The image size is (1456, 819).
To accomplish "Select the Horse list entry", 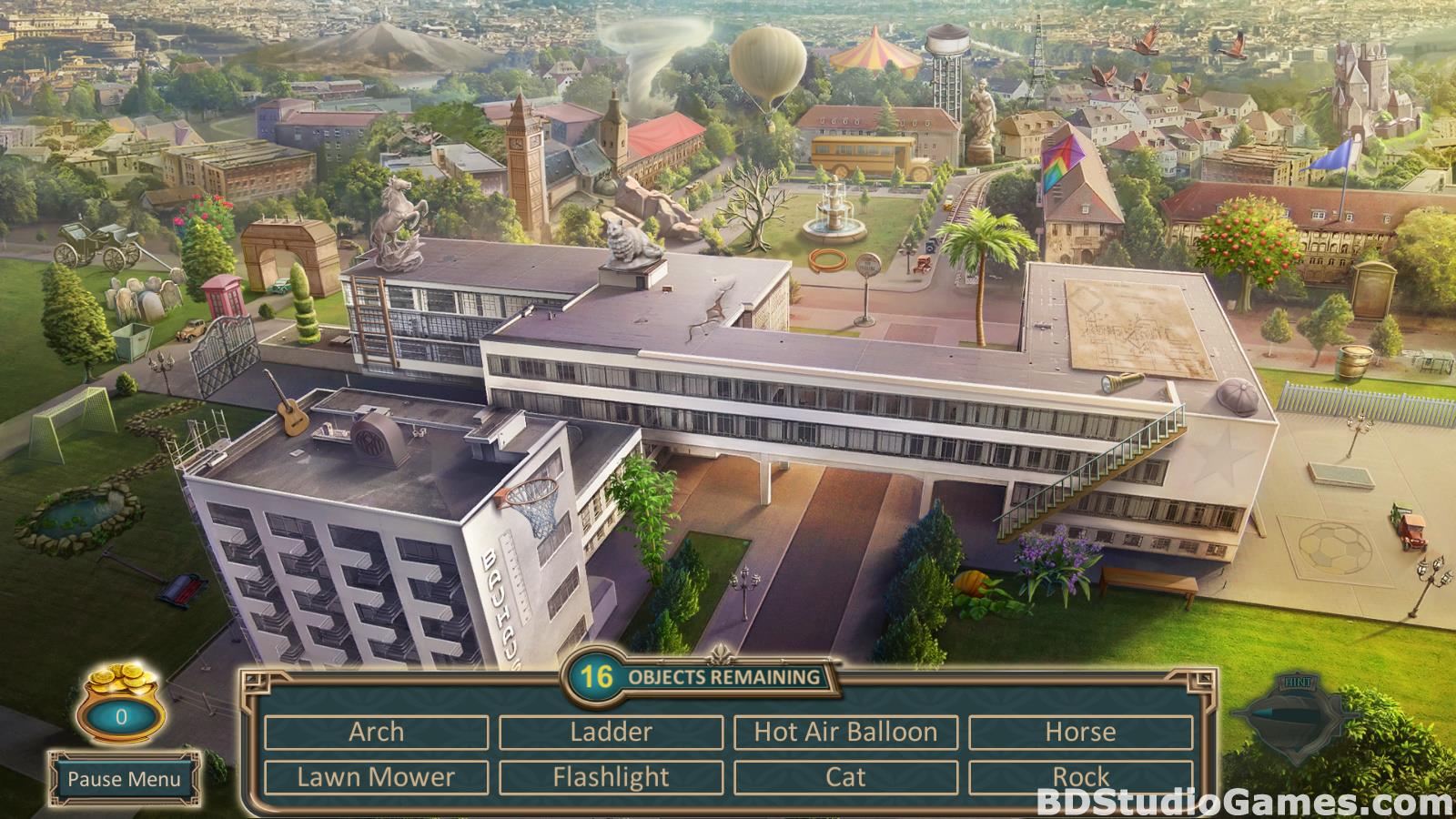I will 1080,732.
